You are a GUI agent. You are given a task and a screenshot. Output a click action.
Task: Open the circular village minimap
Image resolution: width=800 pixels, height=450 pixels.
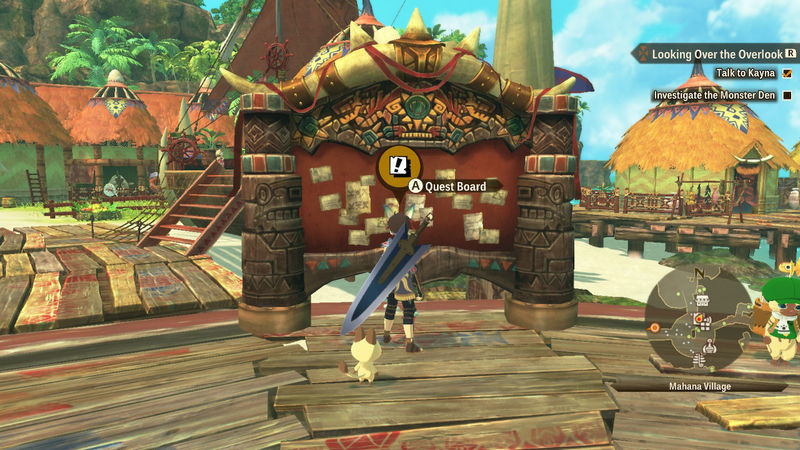click(698, 321)
